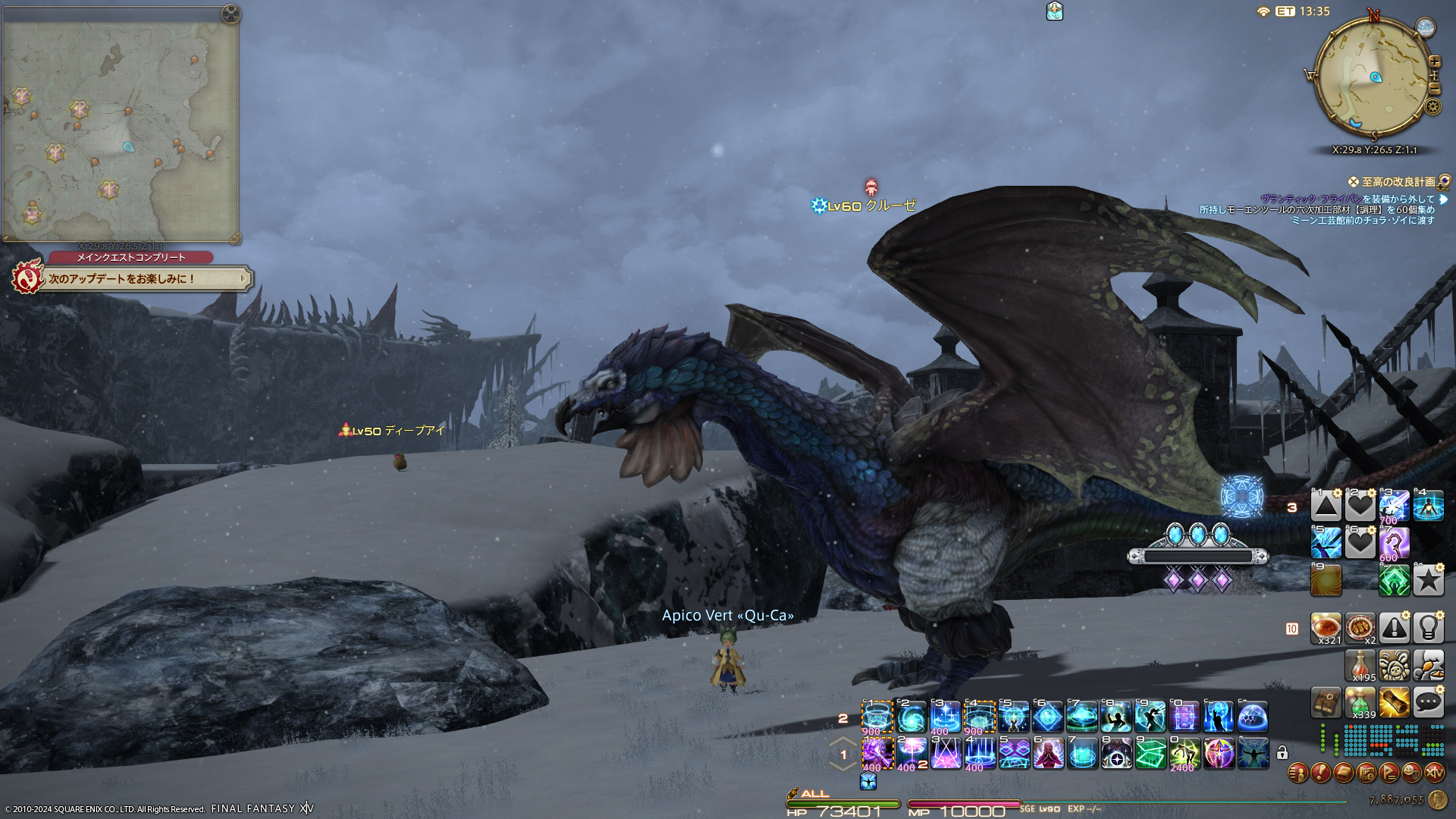
Task: Click the warning triangle hotbar icon
Action: pos(1394,628)
